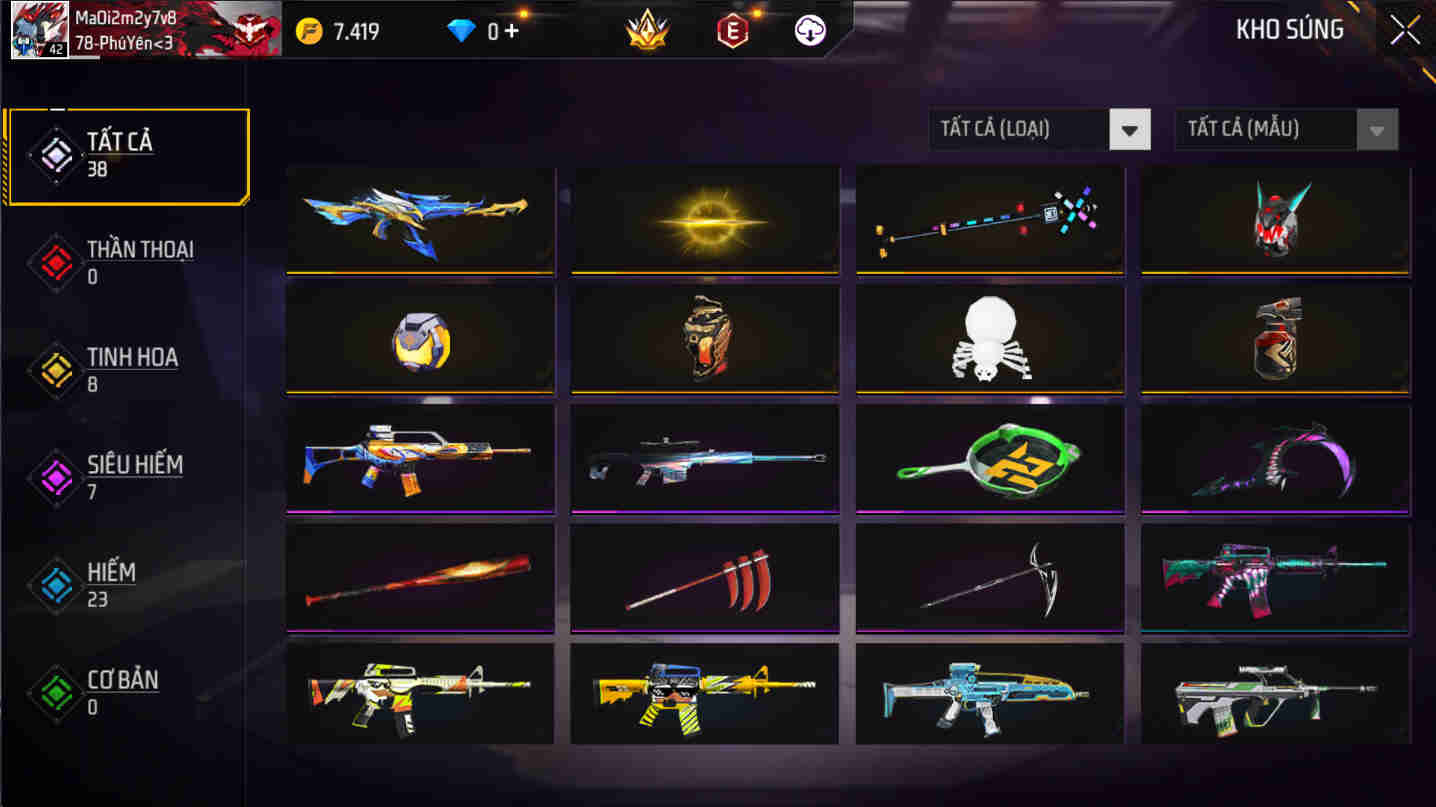Open the rank crown badge icon
The image size is (1436, 807).
click(x=645, y=30)
